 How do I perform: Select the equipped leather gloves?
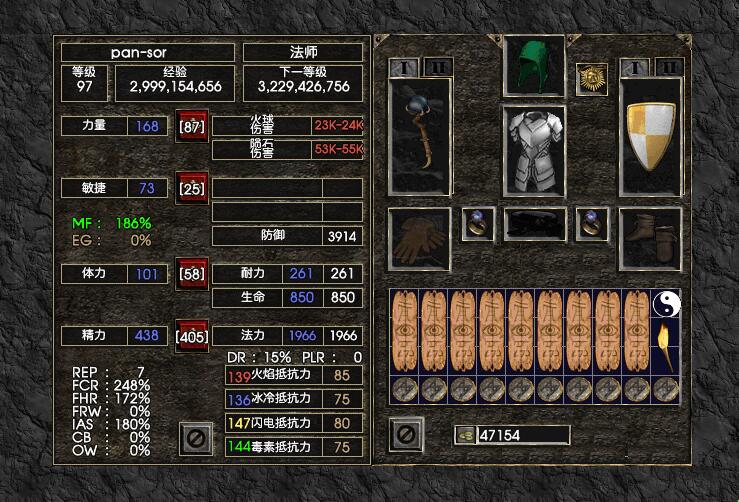(x=419, y=239)
